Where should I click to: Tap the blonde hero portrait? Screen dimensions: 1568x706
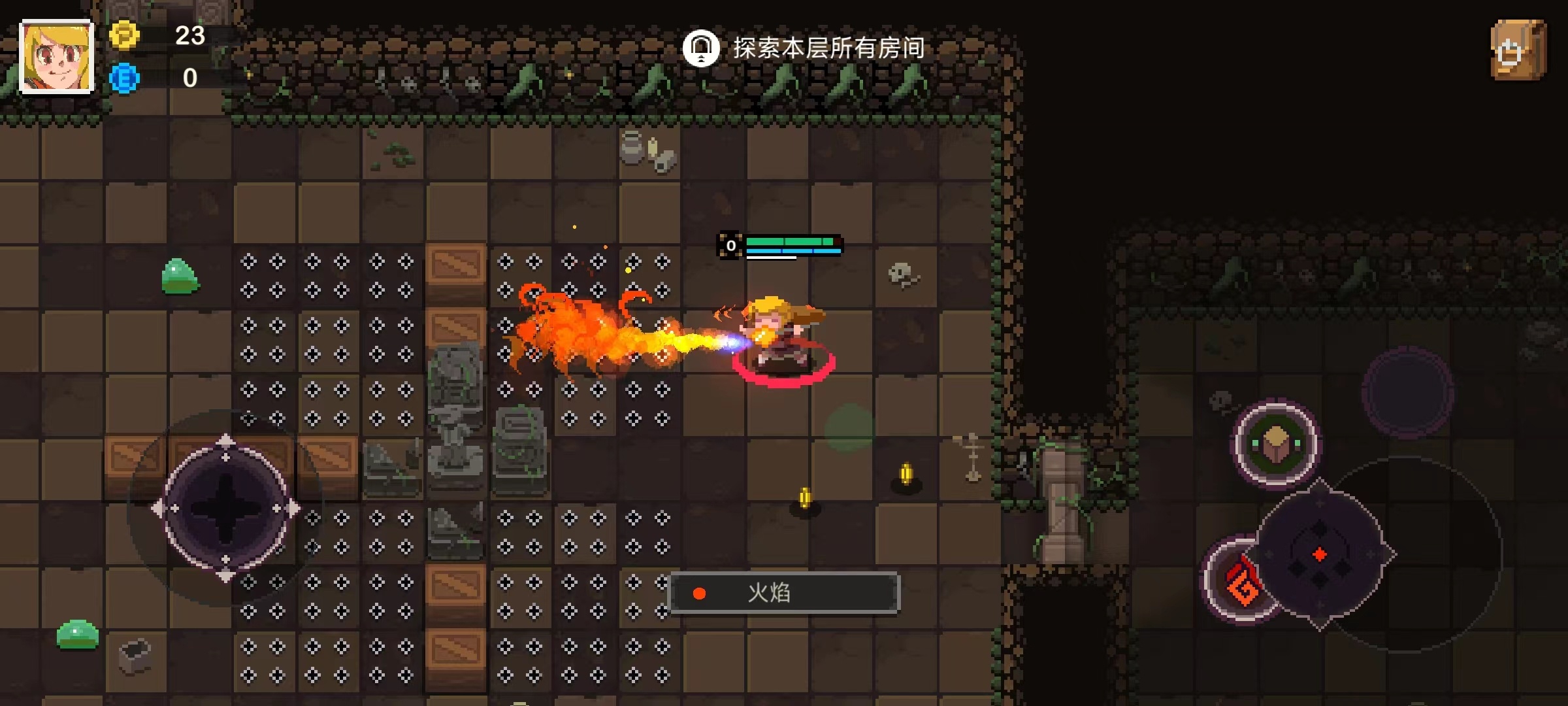pos(57,56)
